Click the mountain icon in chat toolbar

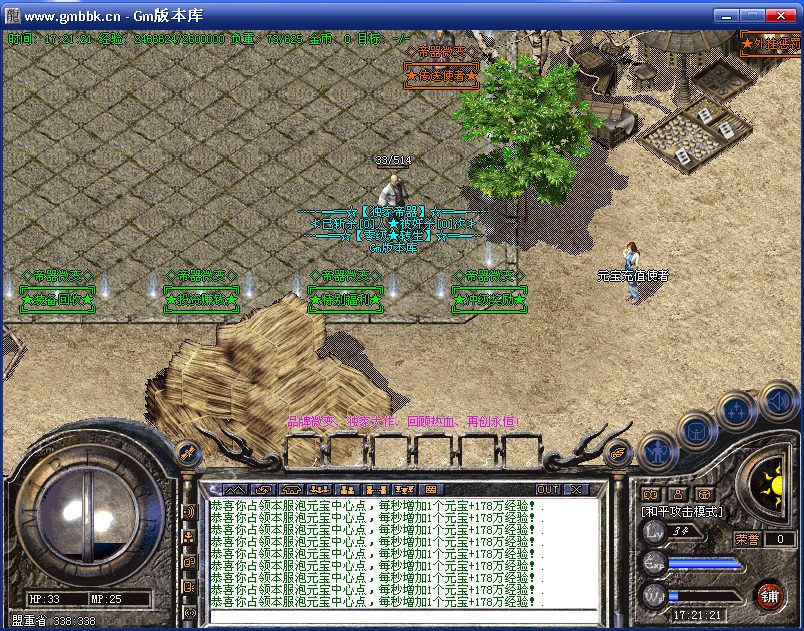pos(235,490)
